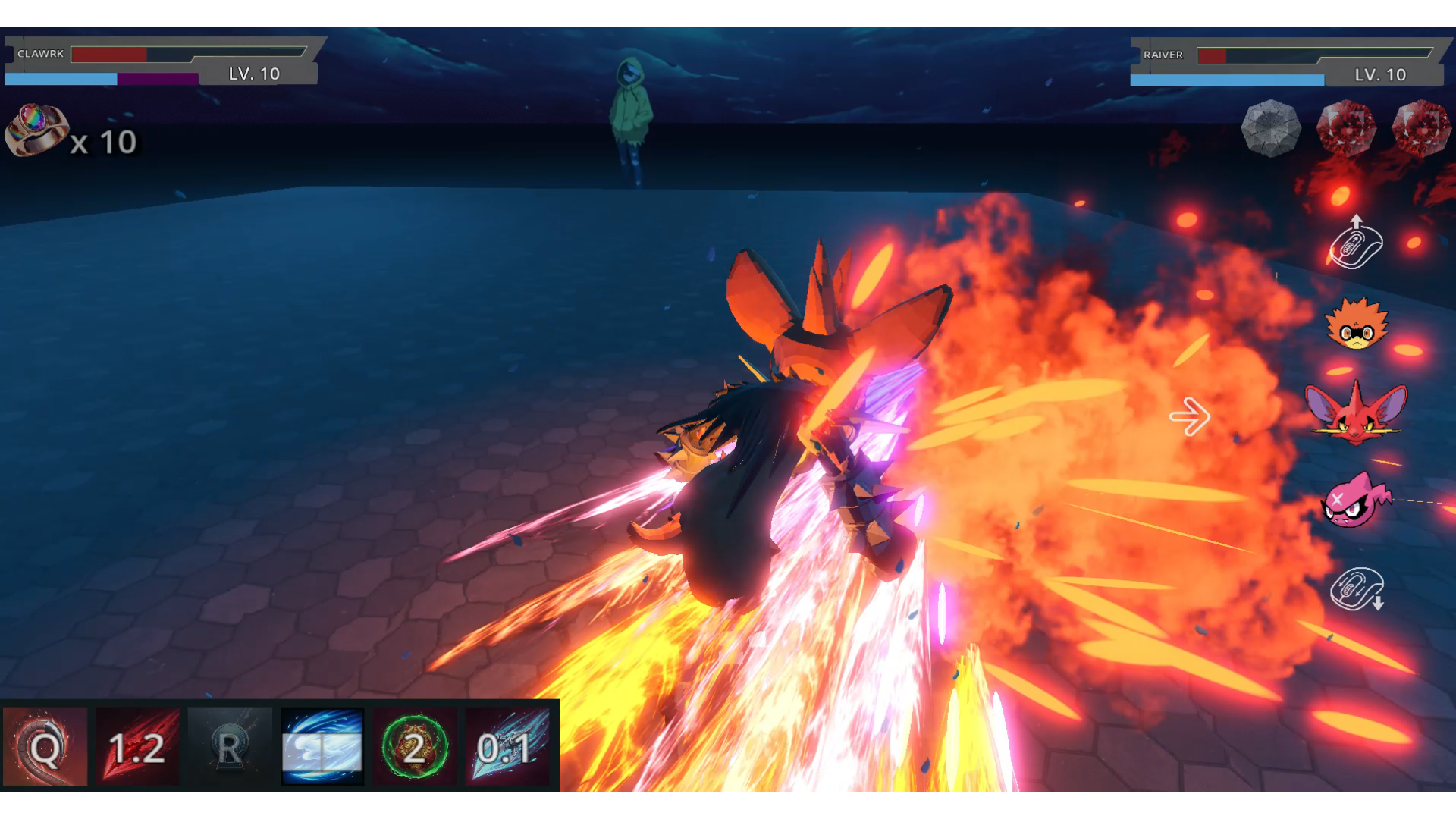Trigger the R ability slot

pos(230,747)
